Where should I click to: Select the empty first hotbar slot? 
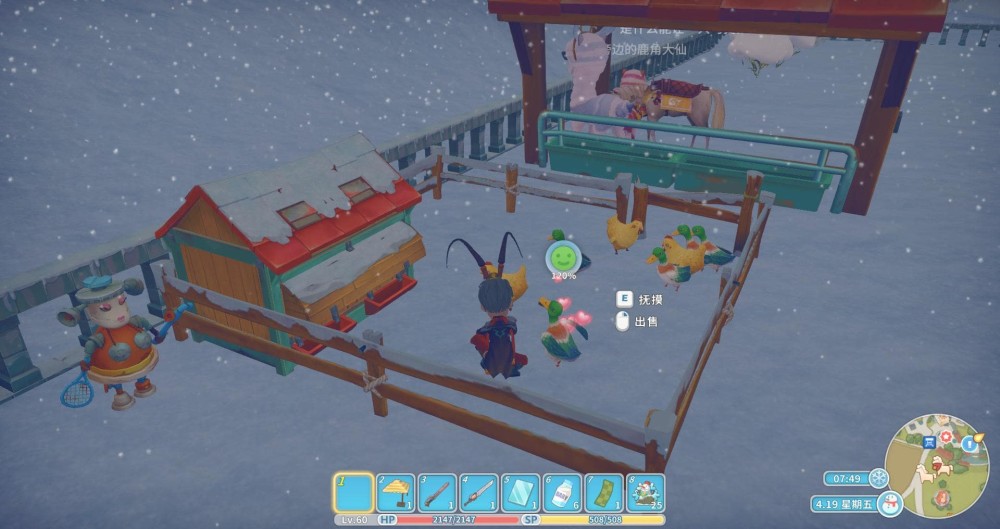[x=353, y=492]
